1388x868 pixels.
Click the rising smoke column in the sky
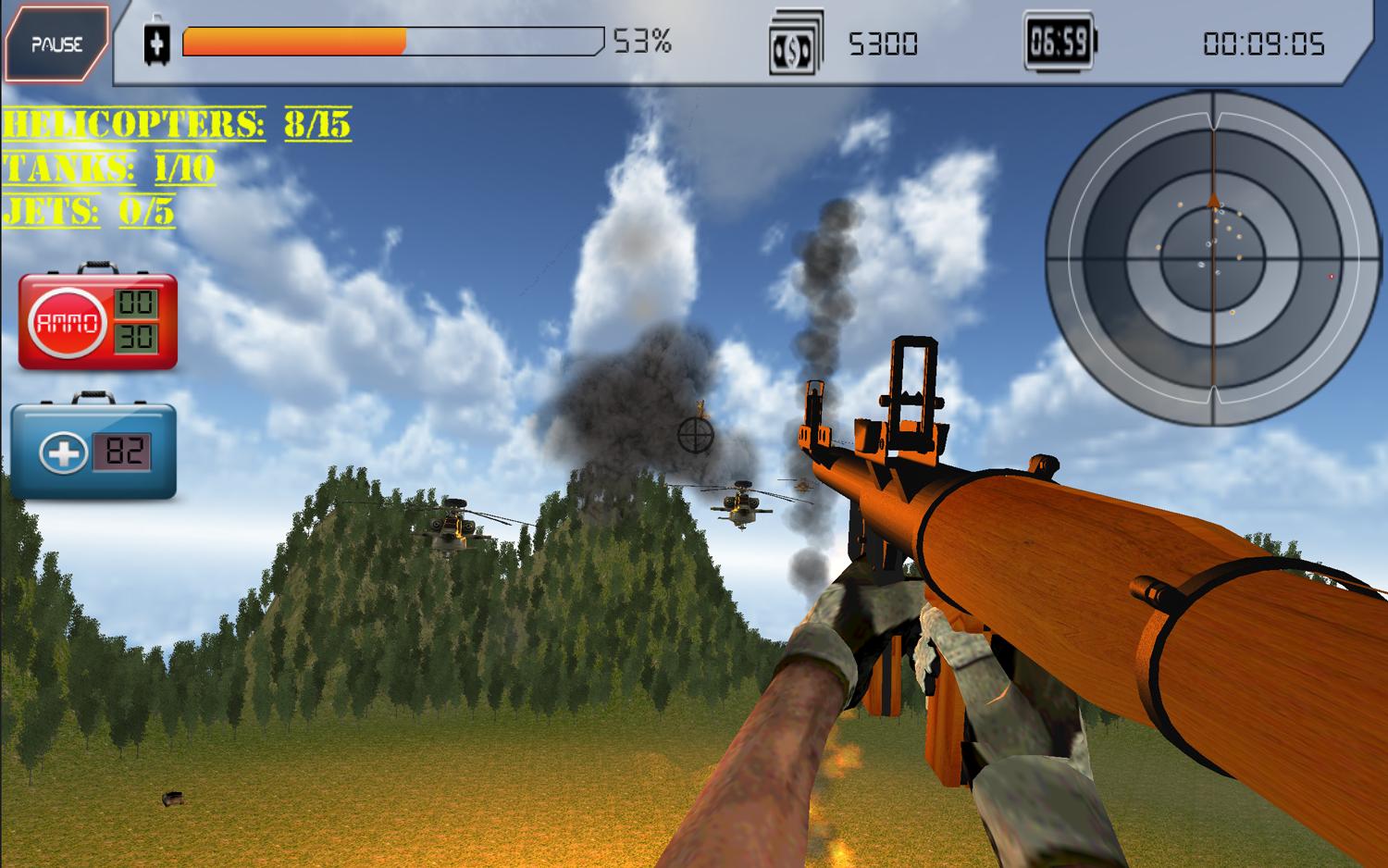tap(826, 278)
